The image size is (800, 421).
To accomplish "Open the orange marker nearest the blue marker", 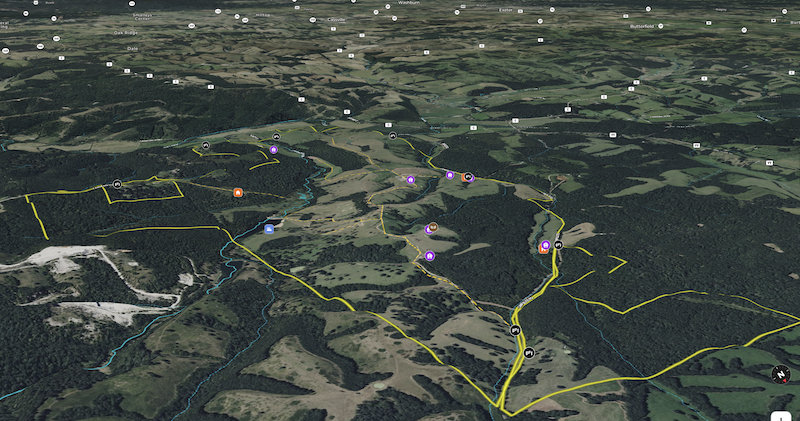I will pyautogui.click(x=238, y=192).
